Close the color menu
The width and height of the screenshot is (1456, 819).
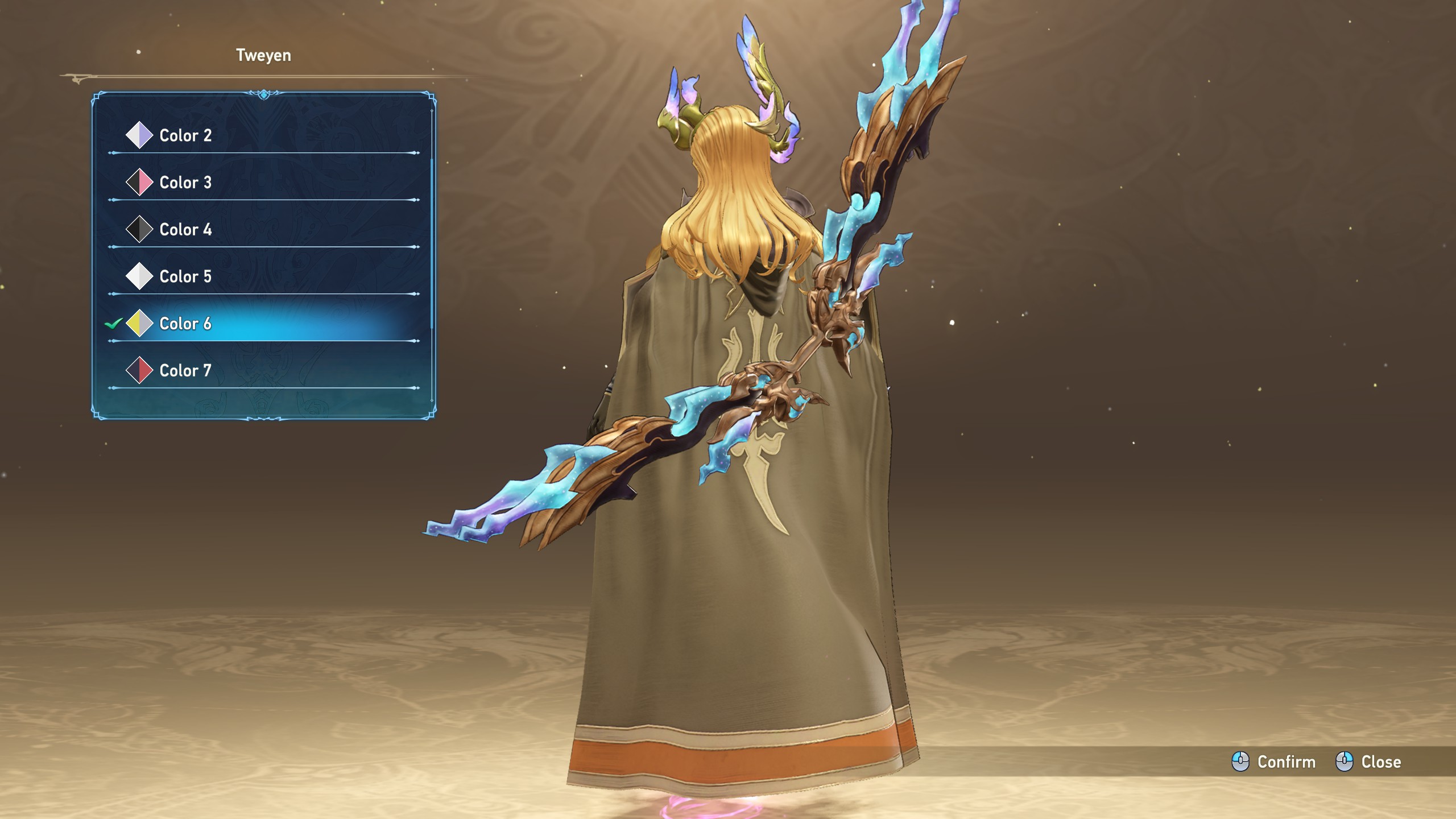coord(1368,762)
